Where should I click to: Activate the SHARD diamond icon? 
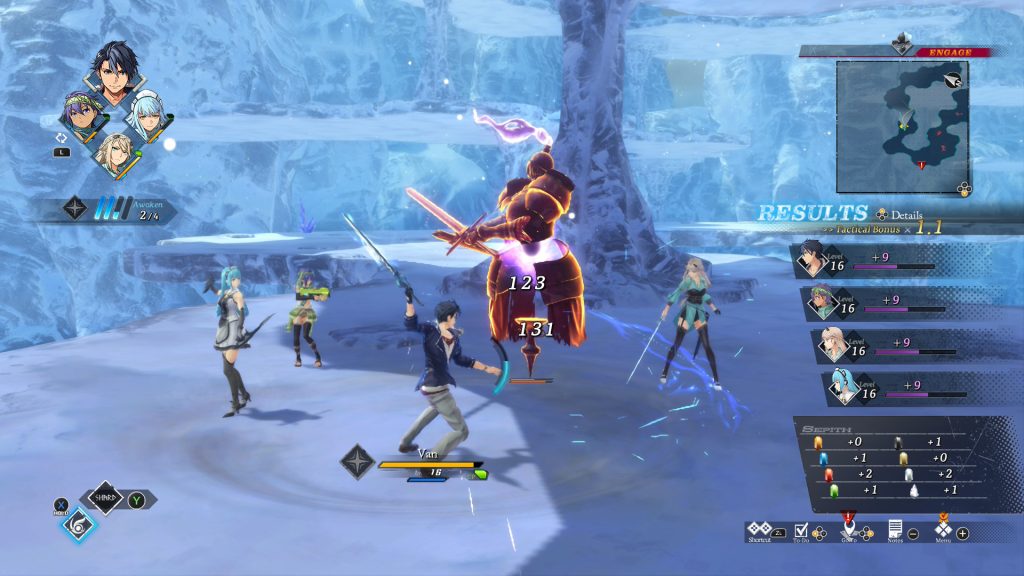coord(105,497)
